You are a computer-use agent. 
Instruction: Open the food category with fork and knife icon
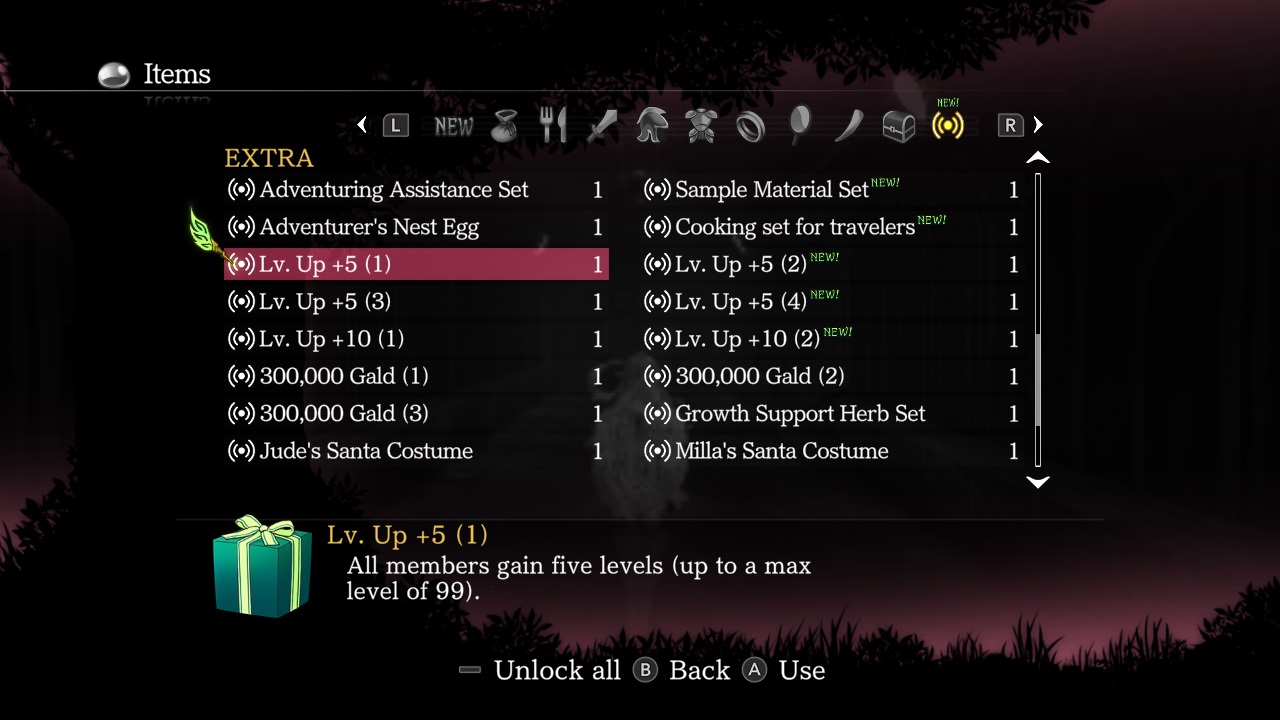(553, 125)
